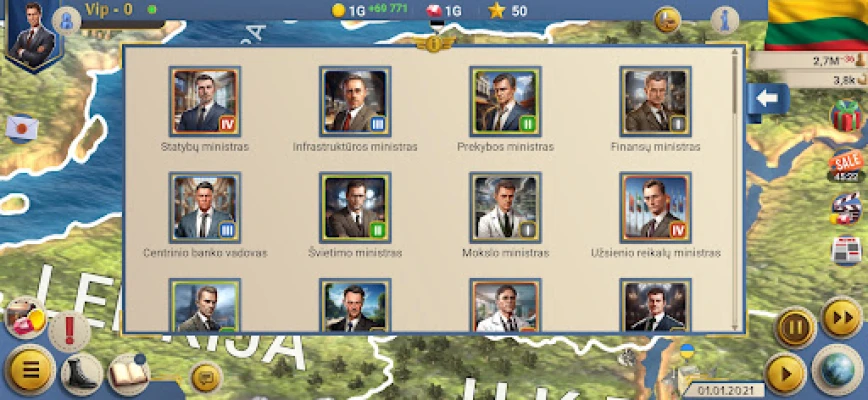Close the ministers panel with the blue arrow
Viewport: 868px width, 400px height.
pos(769,99)
